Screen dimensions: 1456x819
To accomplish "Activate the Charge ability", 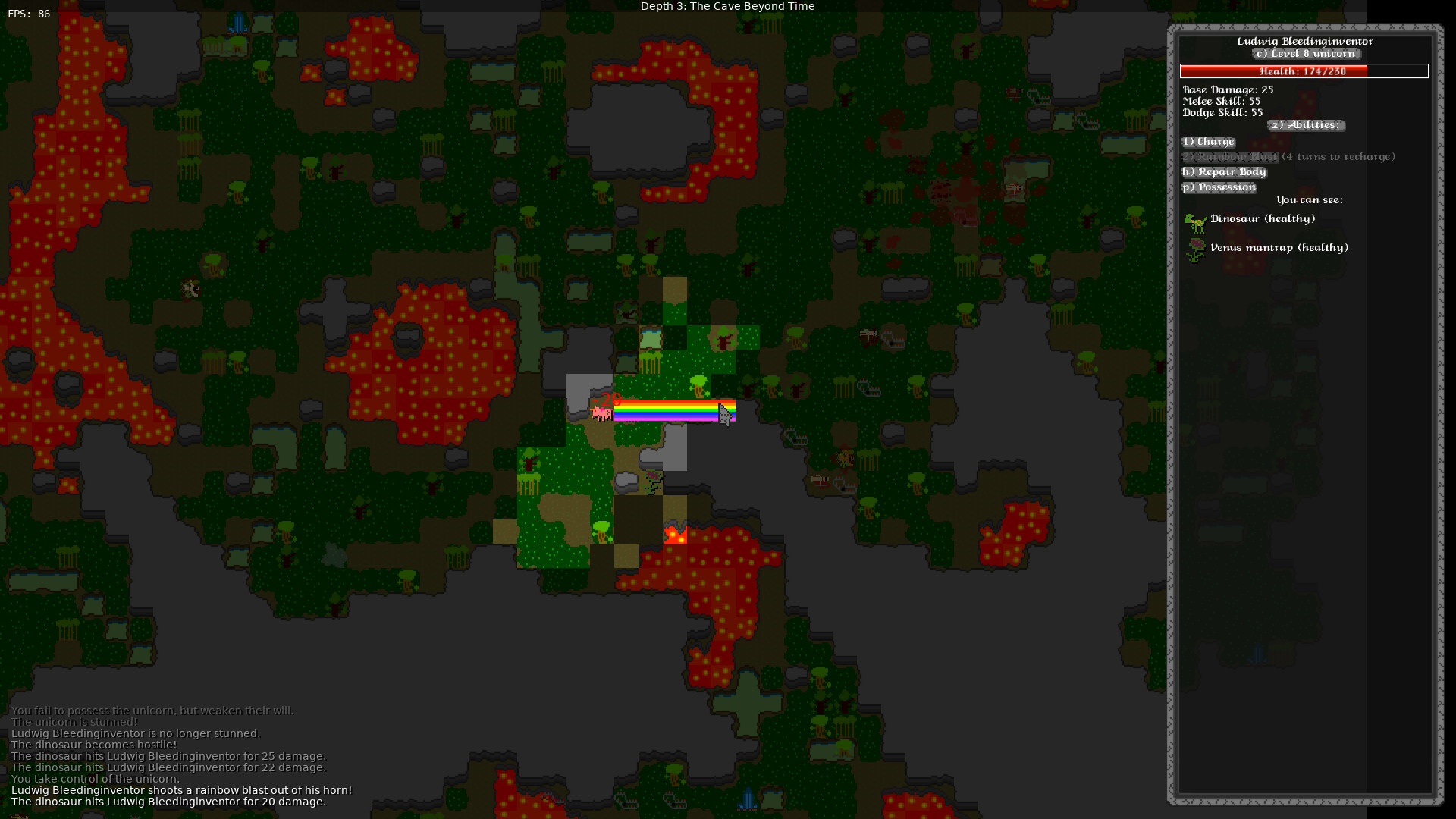I will 1208,141.
